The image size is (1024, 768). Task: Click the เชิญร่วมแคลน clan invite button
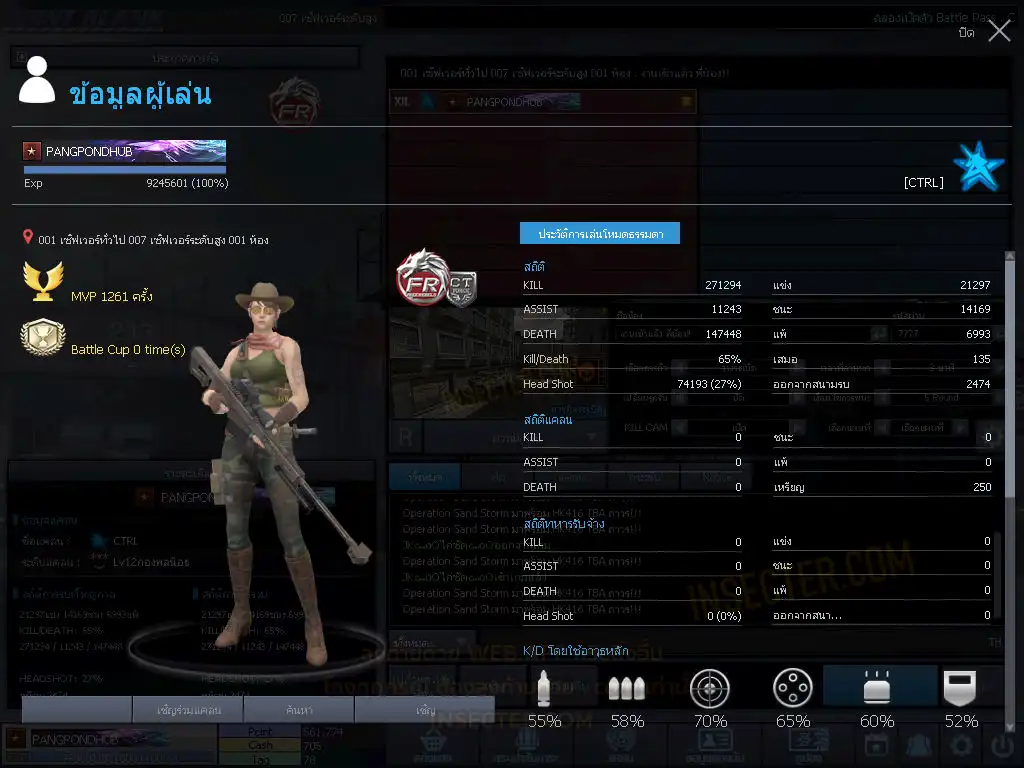pyautogui.click(x=188, y=710)
